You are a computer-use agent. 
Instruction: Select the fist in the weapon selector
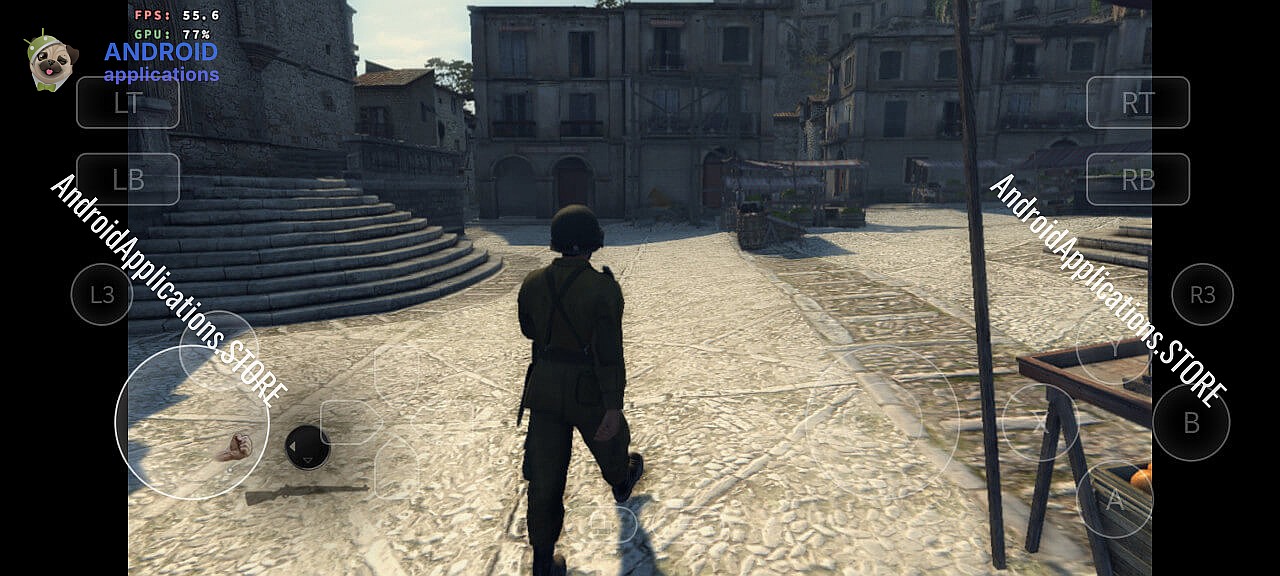(236, 447)
